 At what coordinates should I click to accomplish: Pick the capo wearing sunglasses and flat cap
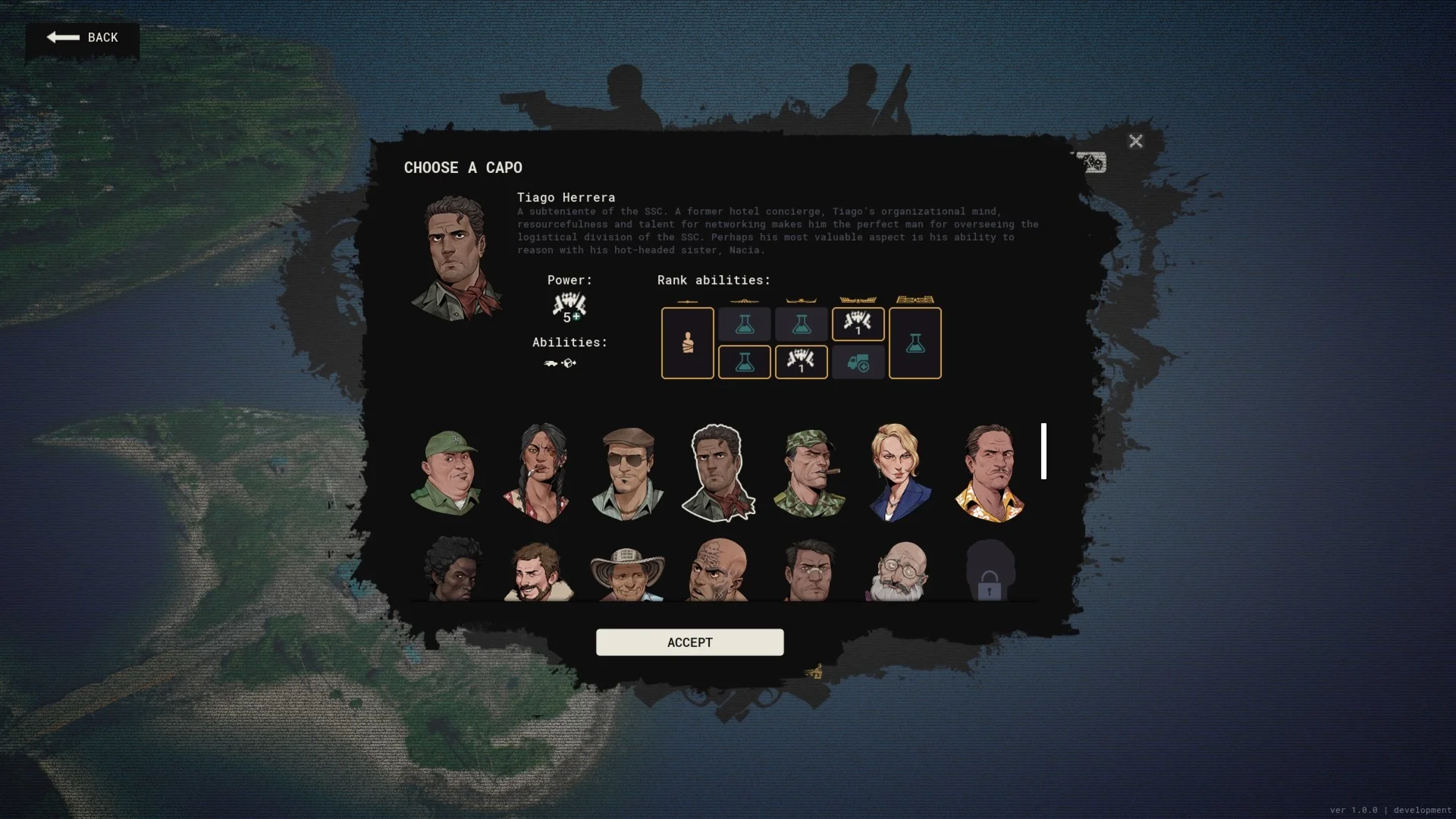coord(628,472)
